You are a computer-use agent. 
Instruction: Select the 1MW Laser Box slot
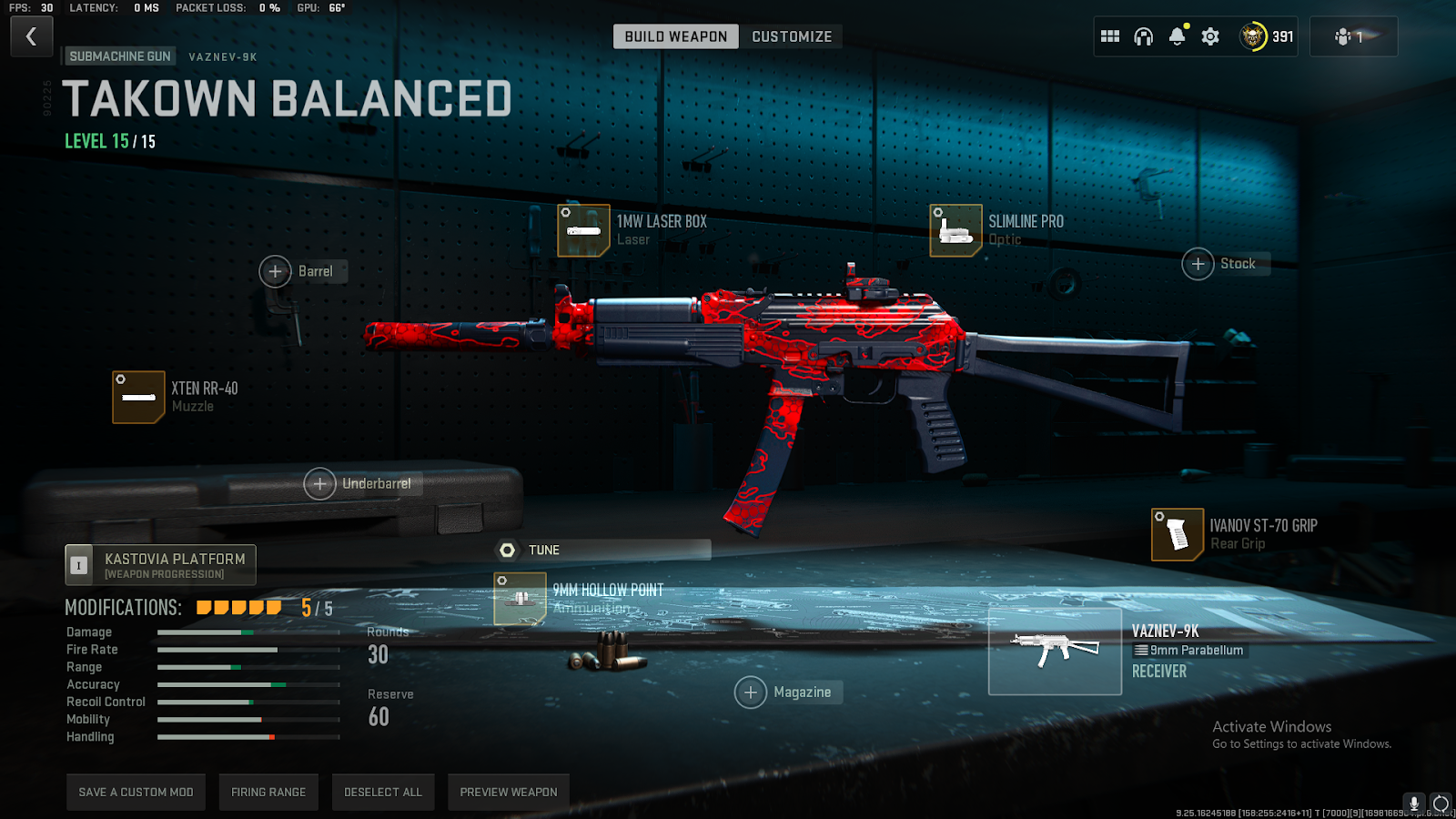coord(583,230)
